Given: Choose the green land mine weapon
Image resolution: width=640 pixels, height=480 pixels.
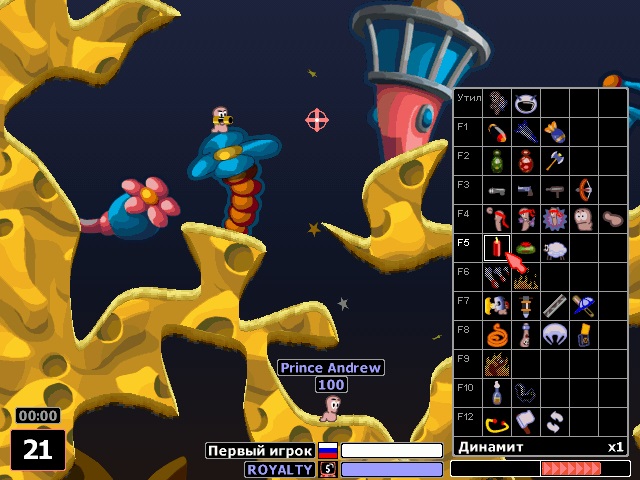Looking at the screenshot, I should click(526, 247).
